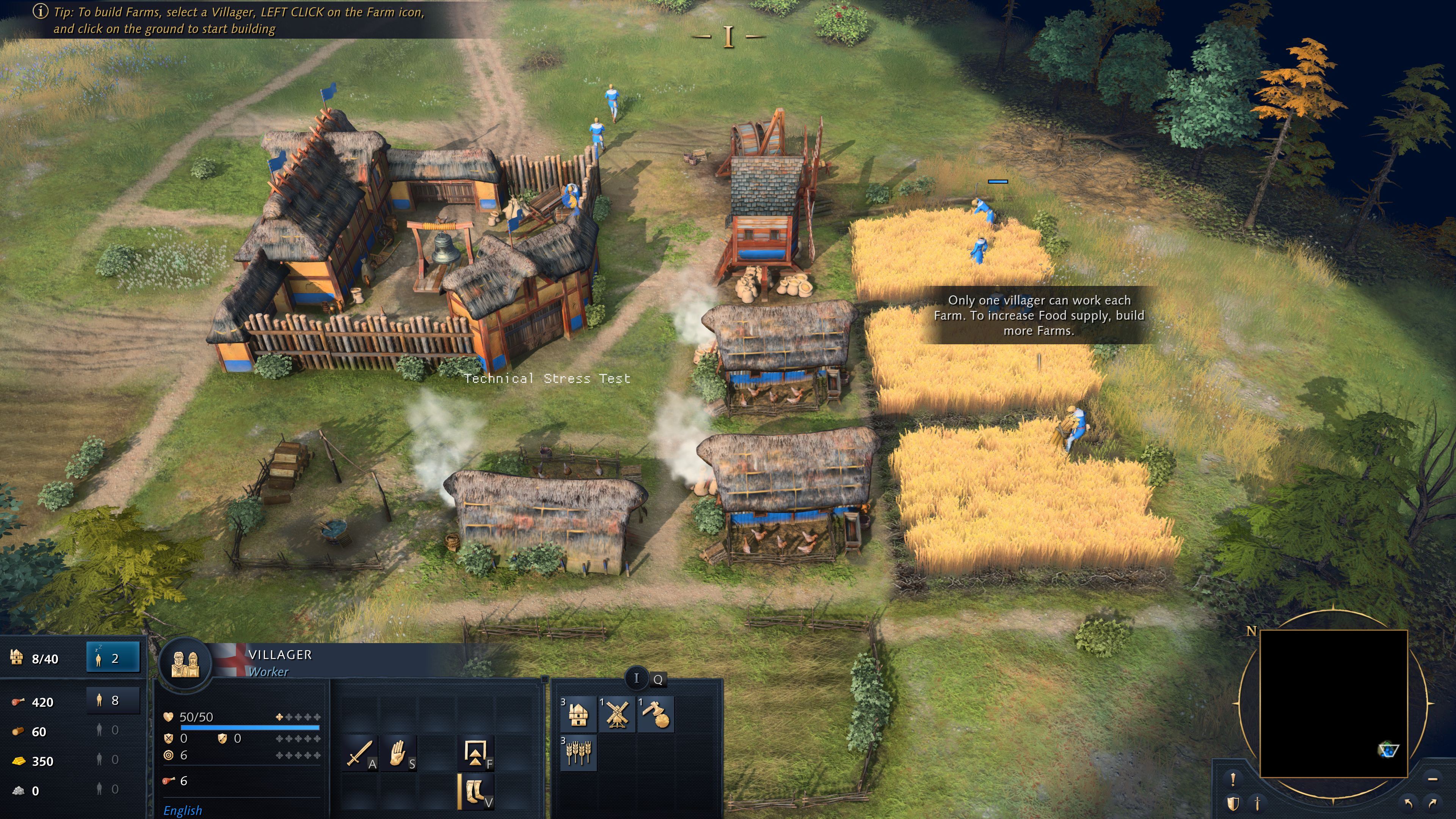Activate the return-resources drop-off command
The image size is (1456, 819).
pos(476,753)
